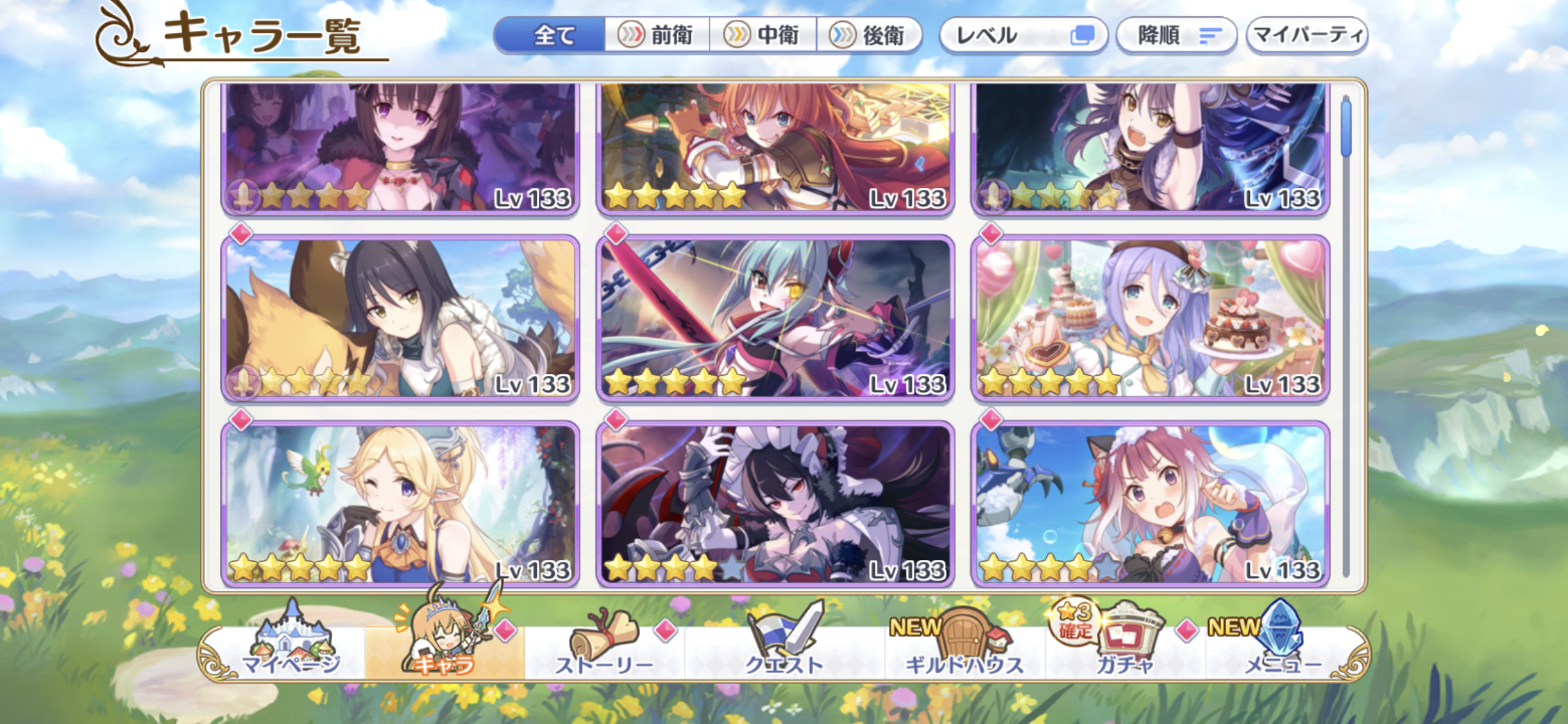Filter by 後衛 characters

869,35
